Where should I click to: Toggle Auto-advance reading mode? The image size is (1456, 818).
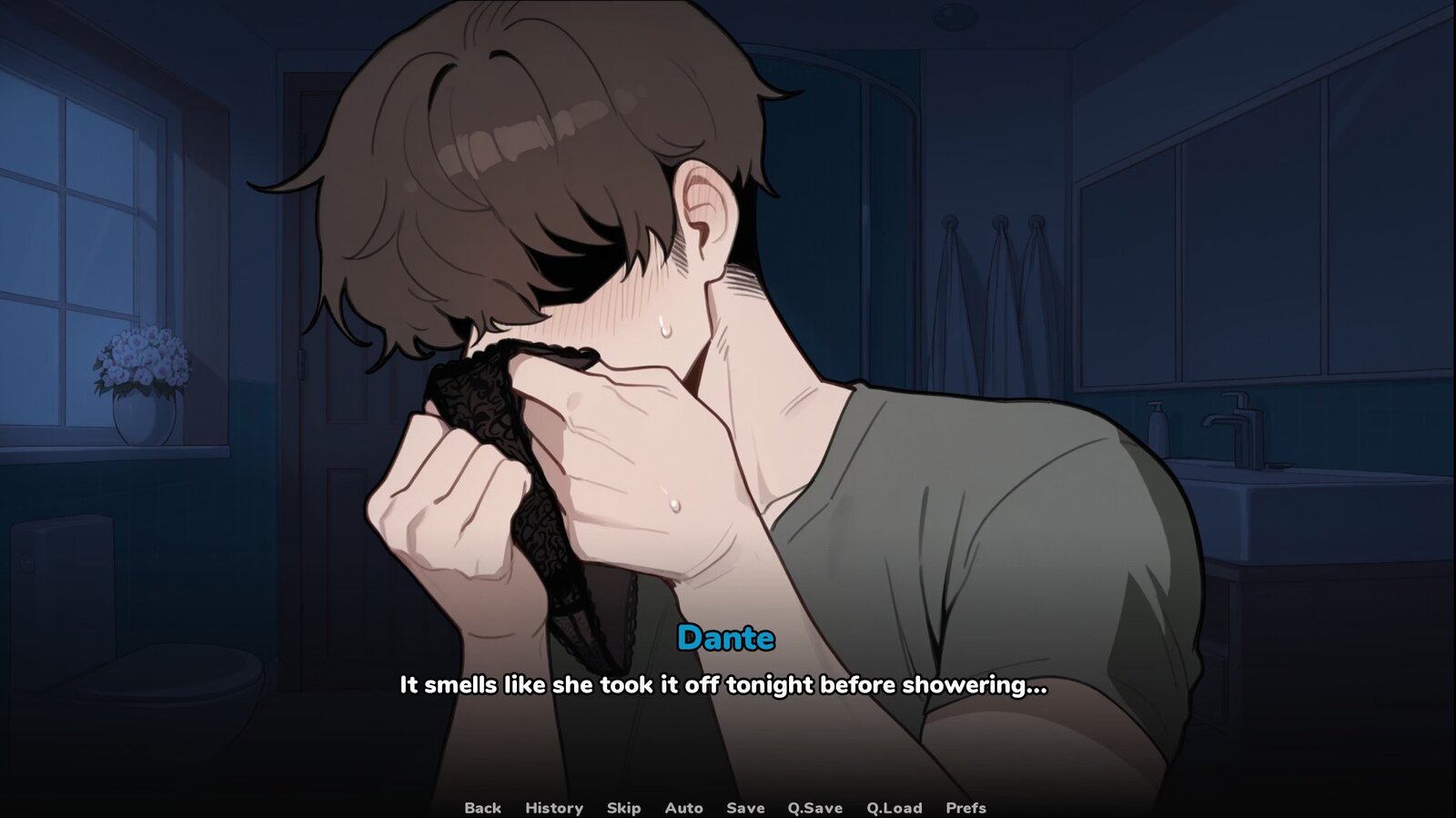684,808
